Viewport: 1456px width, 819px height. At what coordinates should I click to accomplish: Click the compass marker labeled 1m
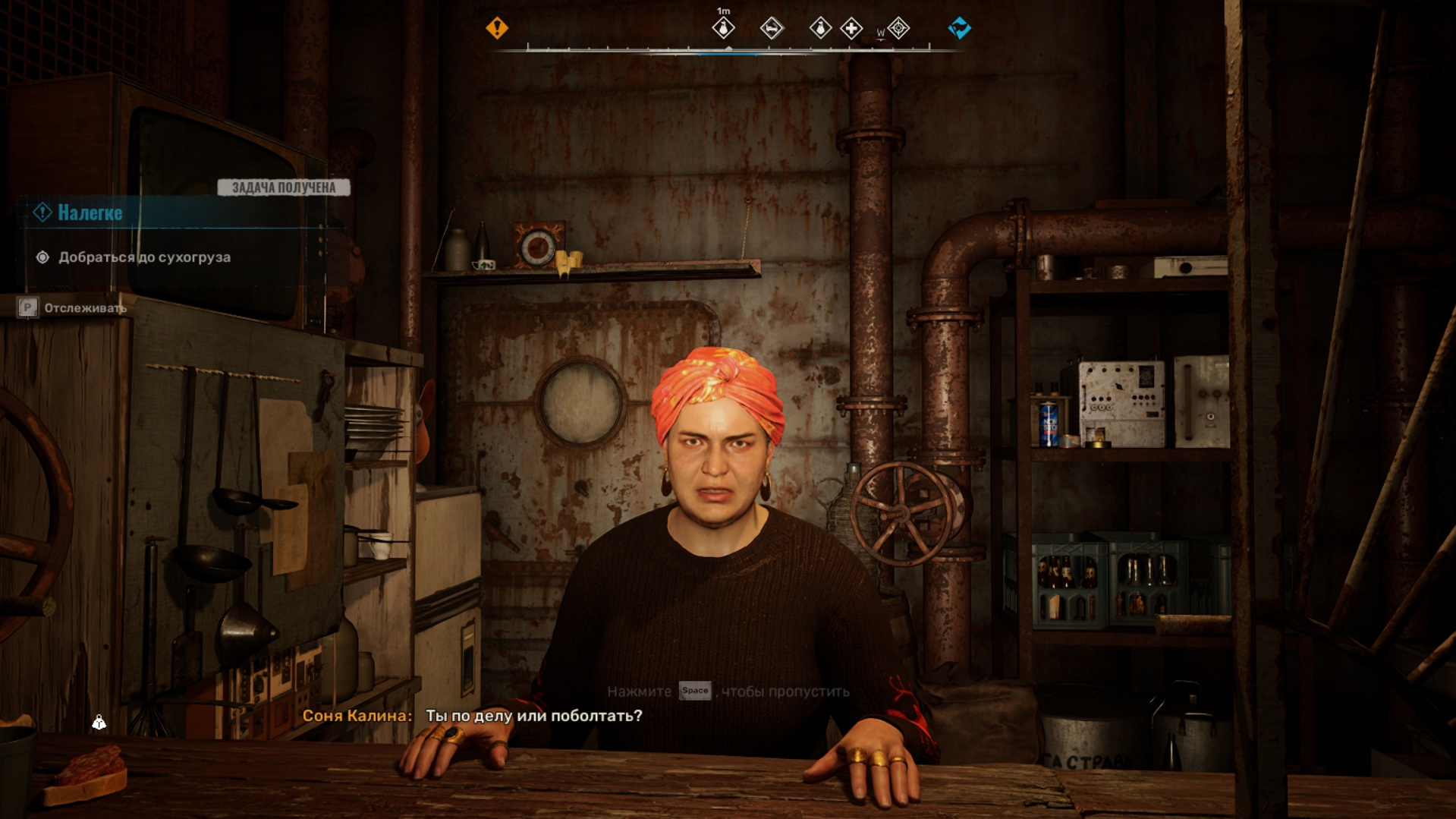coord(723,29)
